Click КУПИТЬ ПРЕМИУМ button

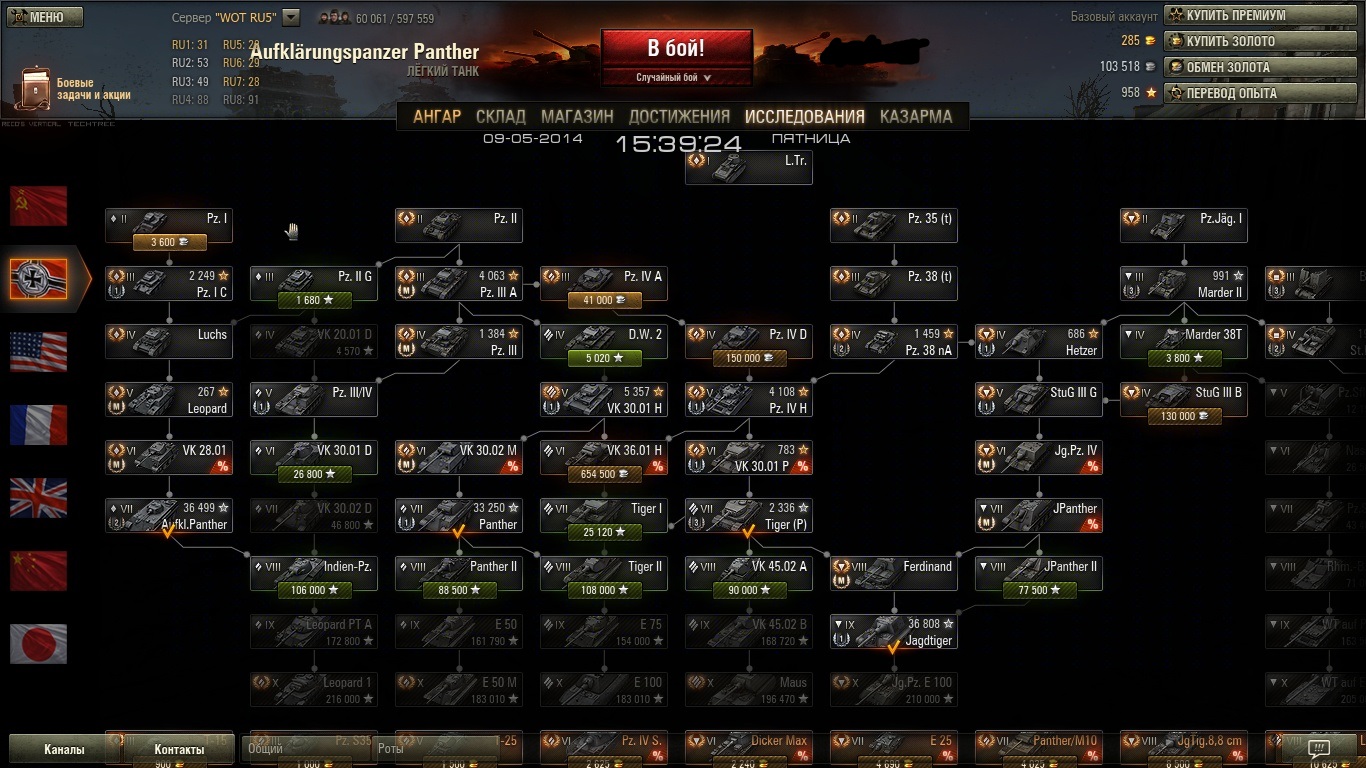[x=1260, y=15]
